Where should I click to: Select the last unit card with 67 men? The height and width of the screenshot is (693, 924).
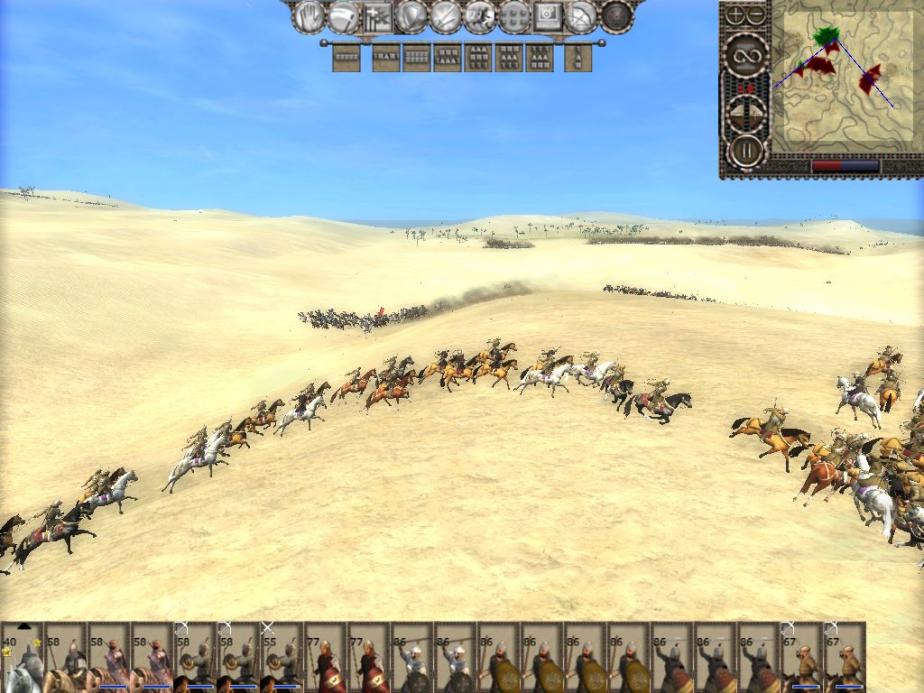pyautogui.click(x=843, y=658)
